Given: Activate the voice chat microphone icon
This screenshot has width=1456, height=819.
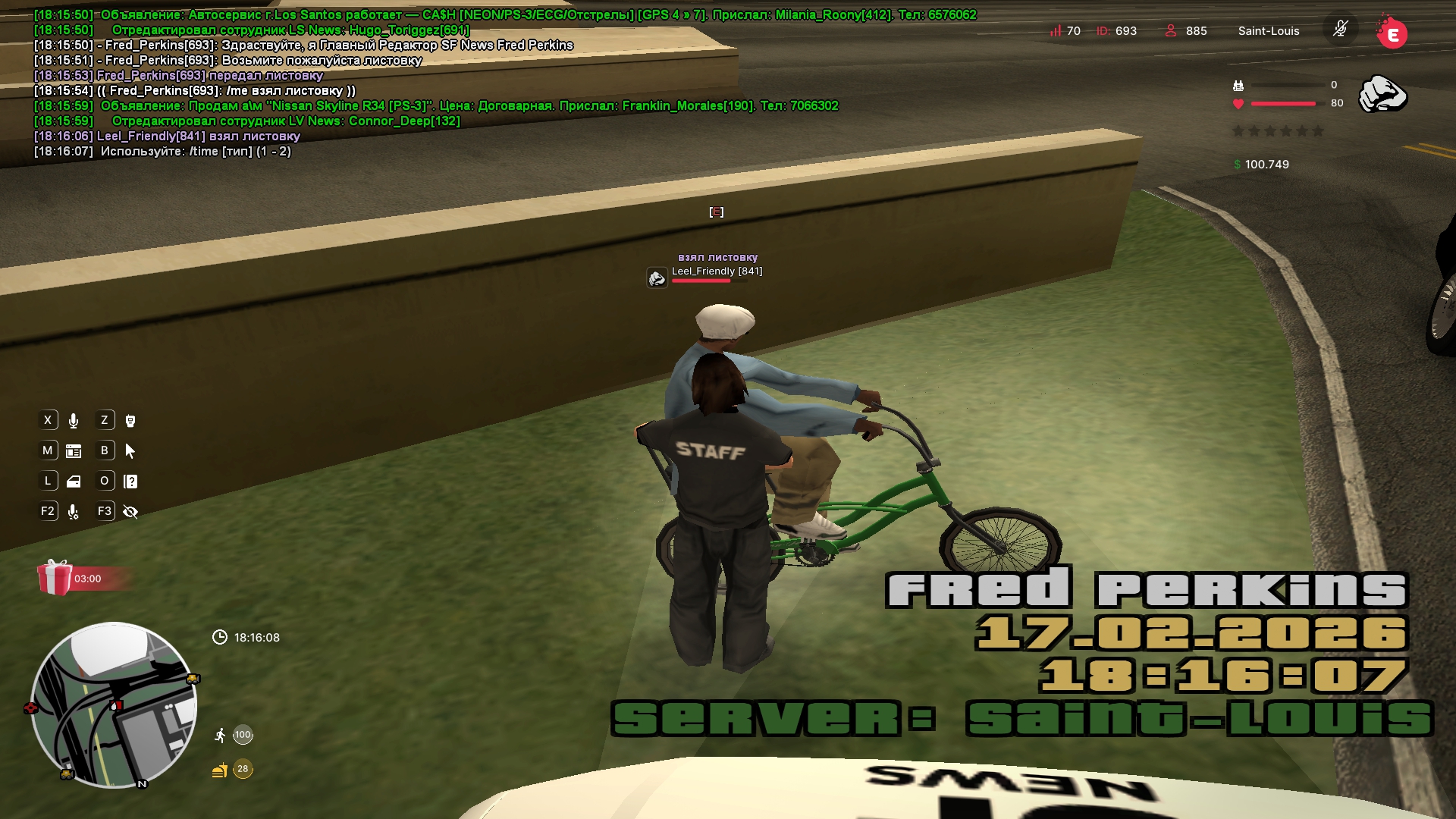Looking at the screenshot, I should pos(74,421).
